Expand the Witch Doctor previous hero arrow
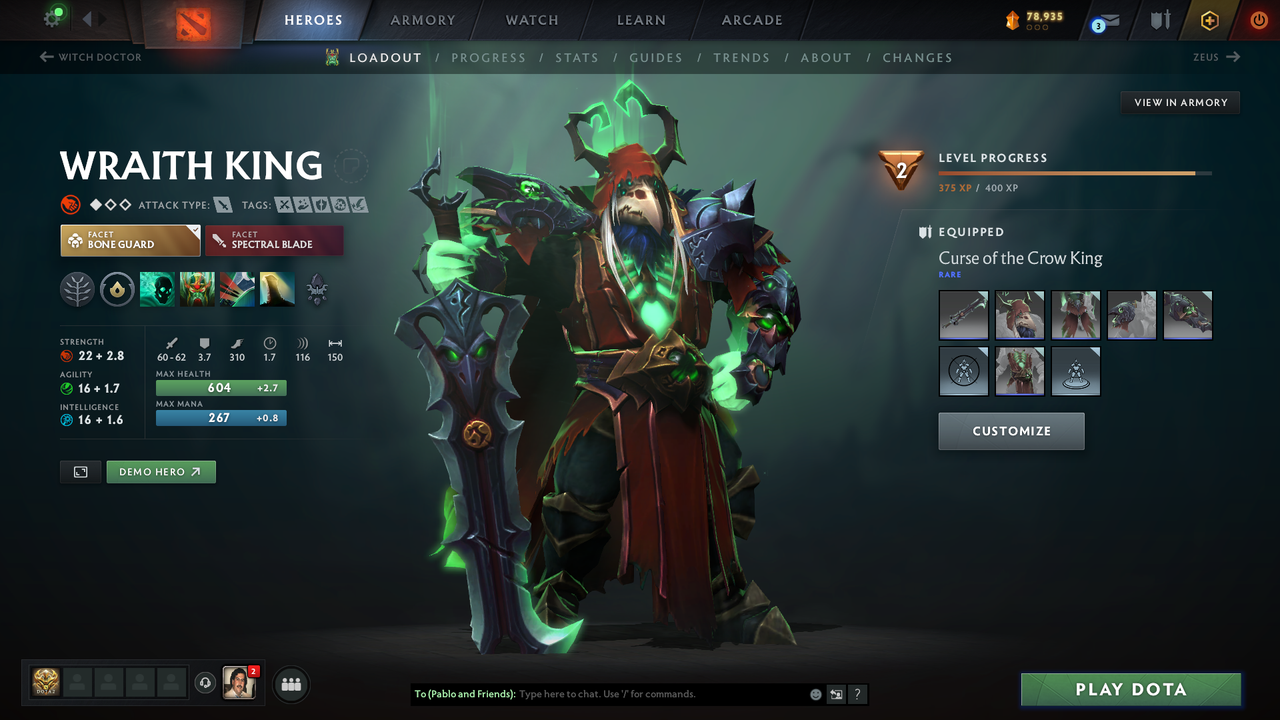Viewport: 1280px width, 720px height. click(47, 57)
